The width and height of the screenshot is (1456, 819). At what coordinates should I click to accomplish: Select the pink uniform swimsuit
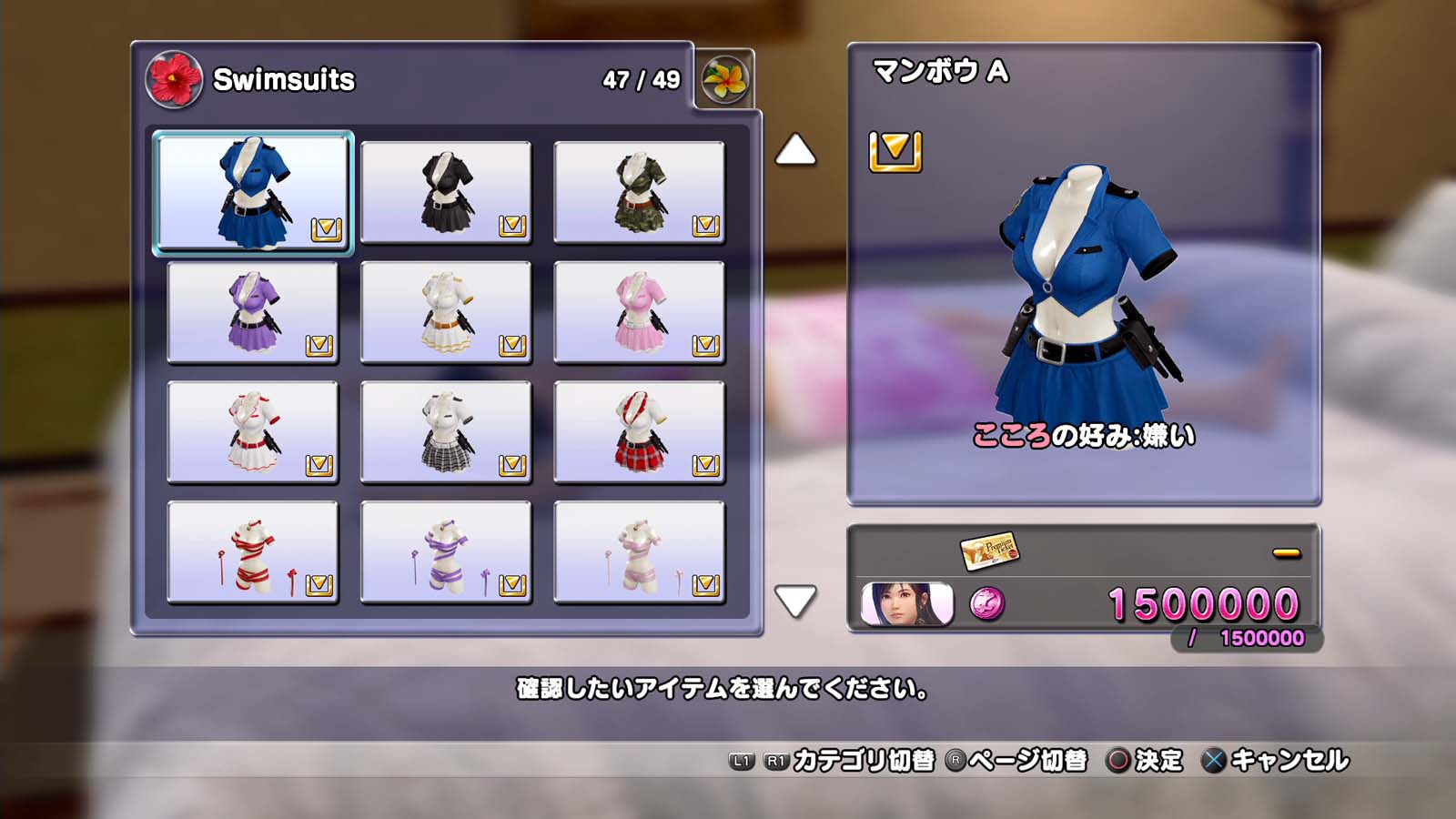639,312
